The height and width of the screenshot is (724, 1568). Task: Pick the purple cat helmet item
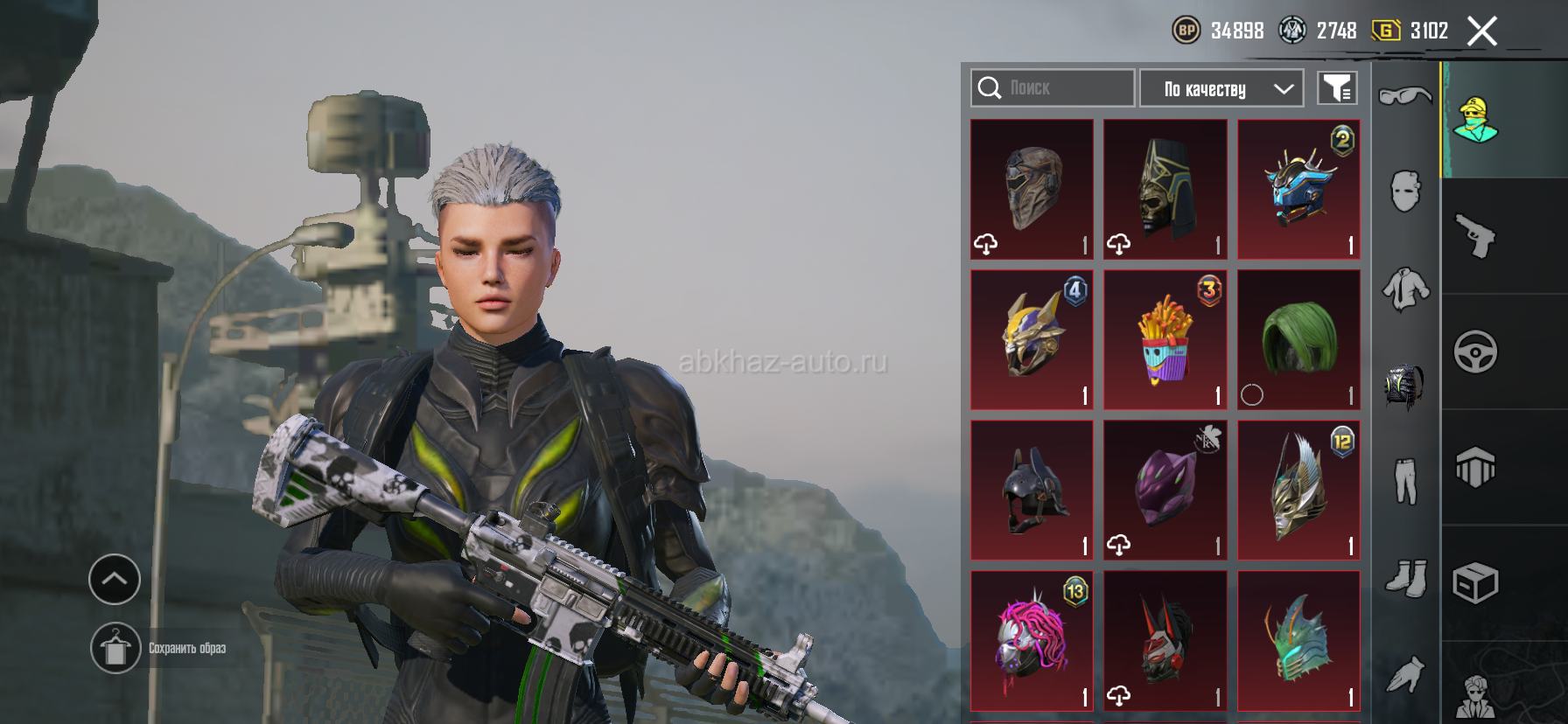tap(1165, 490)
